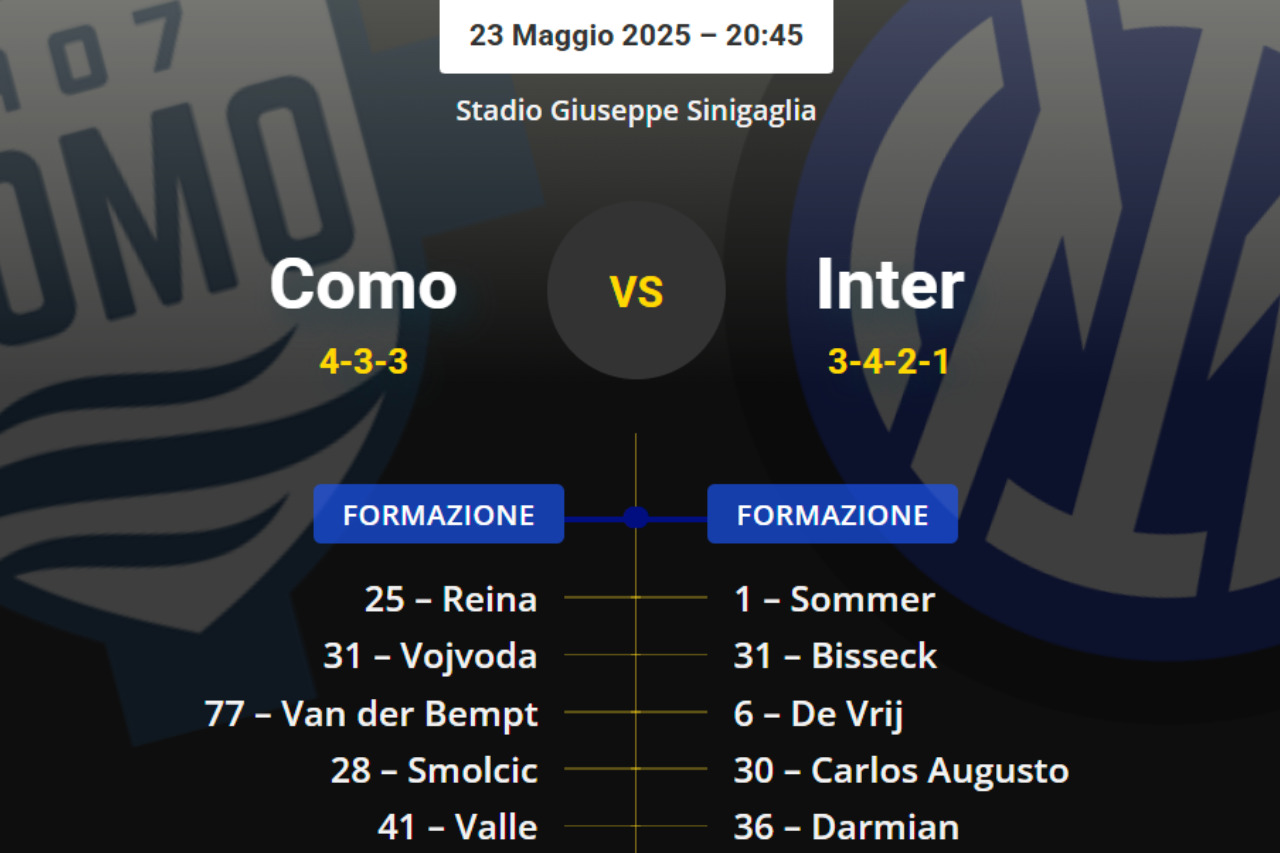Choose Bisseck from the Inter lineup
Image resolution: width=1280 pixels, height=853 pixels.
(835, 656)
